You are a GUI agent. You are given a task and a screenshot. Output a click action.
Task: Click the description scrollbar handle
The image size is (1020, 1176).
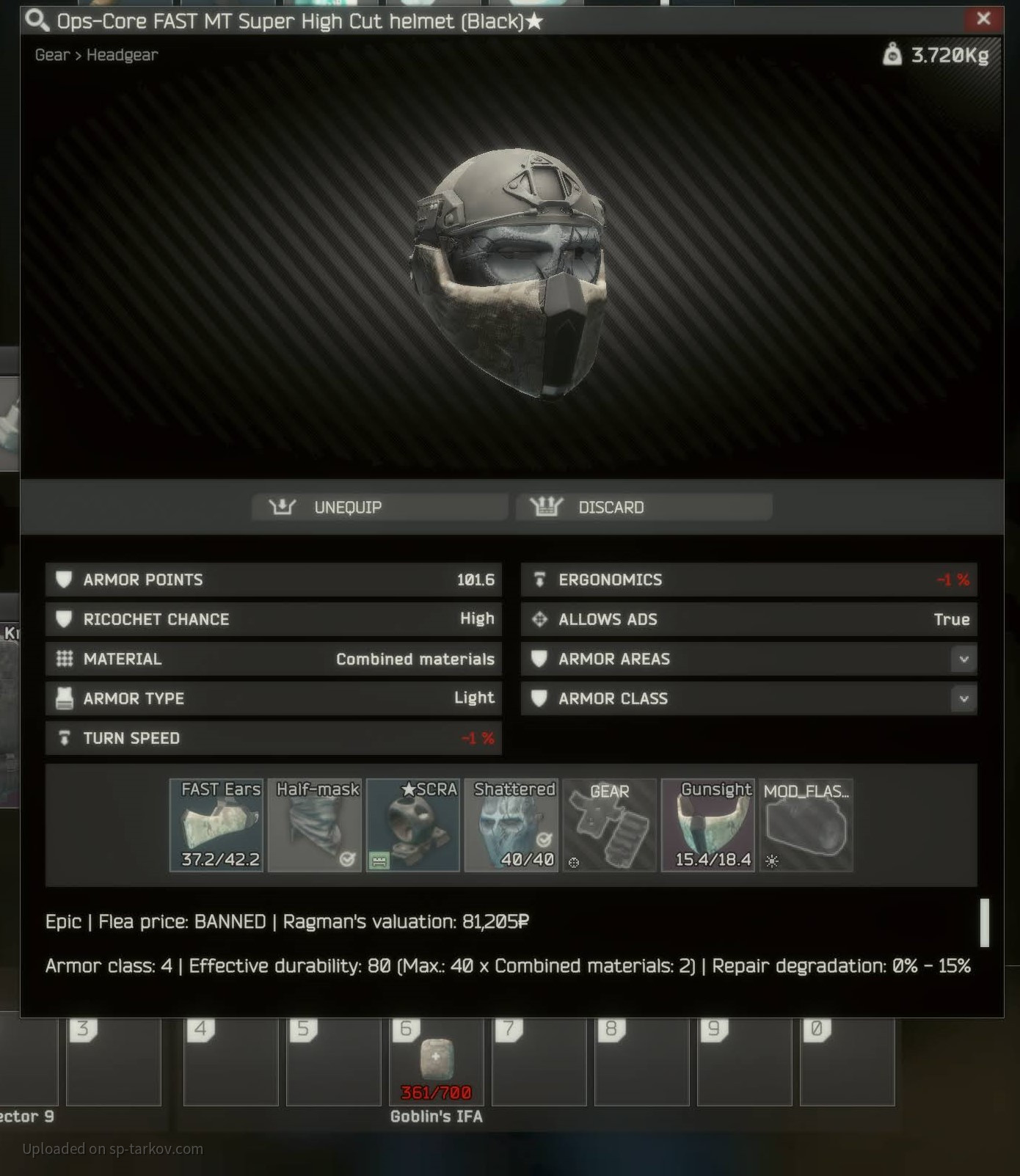point(984,922)
